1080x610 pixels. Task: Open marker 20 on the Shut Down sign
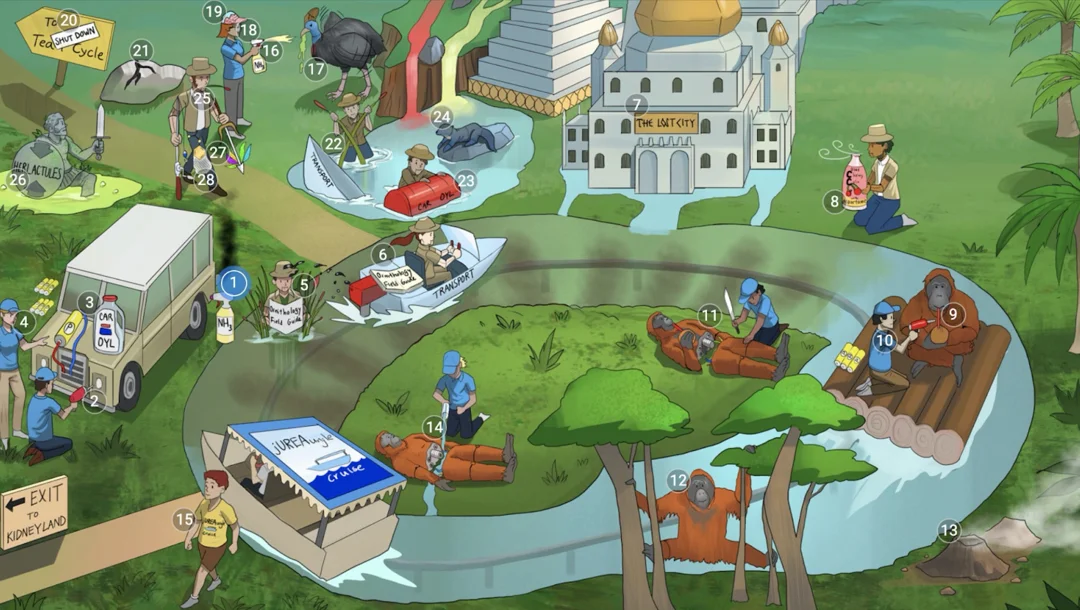click(69, 19)
